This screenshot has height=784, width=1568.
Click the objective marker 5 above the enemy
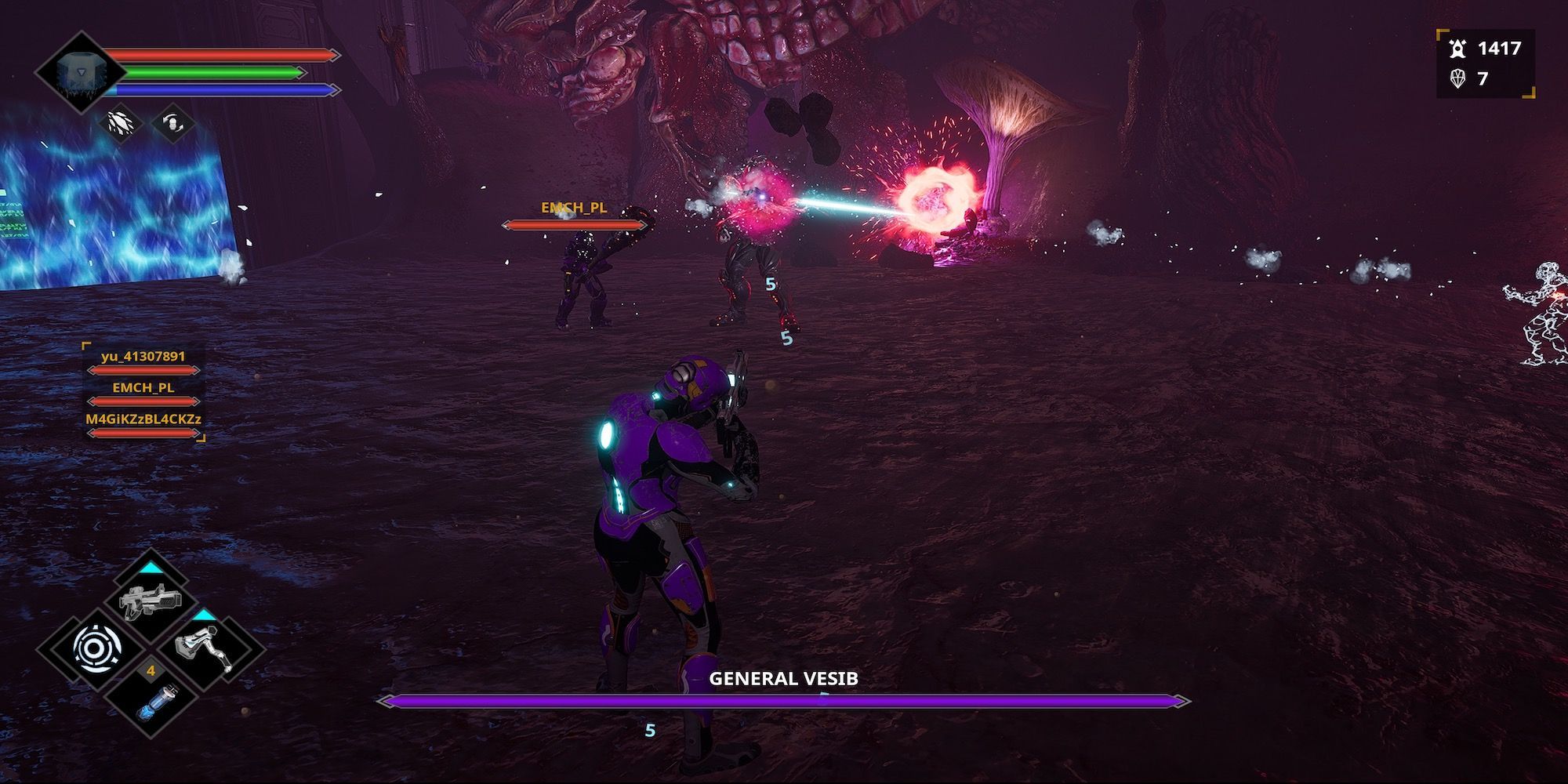(770, 285)
